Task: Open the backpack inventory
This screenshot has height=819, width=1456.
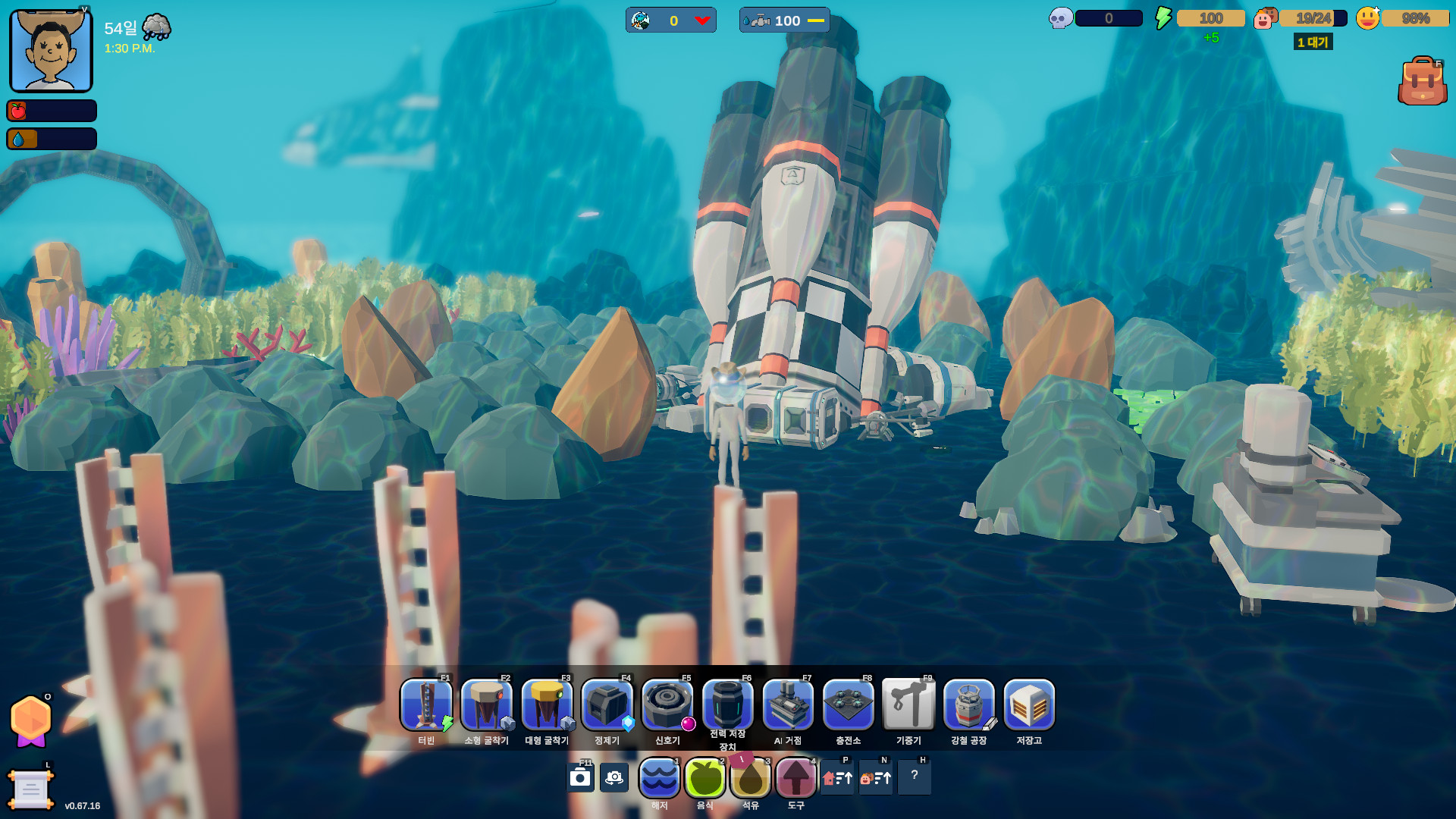Action: 1422,81
